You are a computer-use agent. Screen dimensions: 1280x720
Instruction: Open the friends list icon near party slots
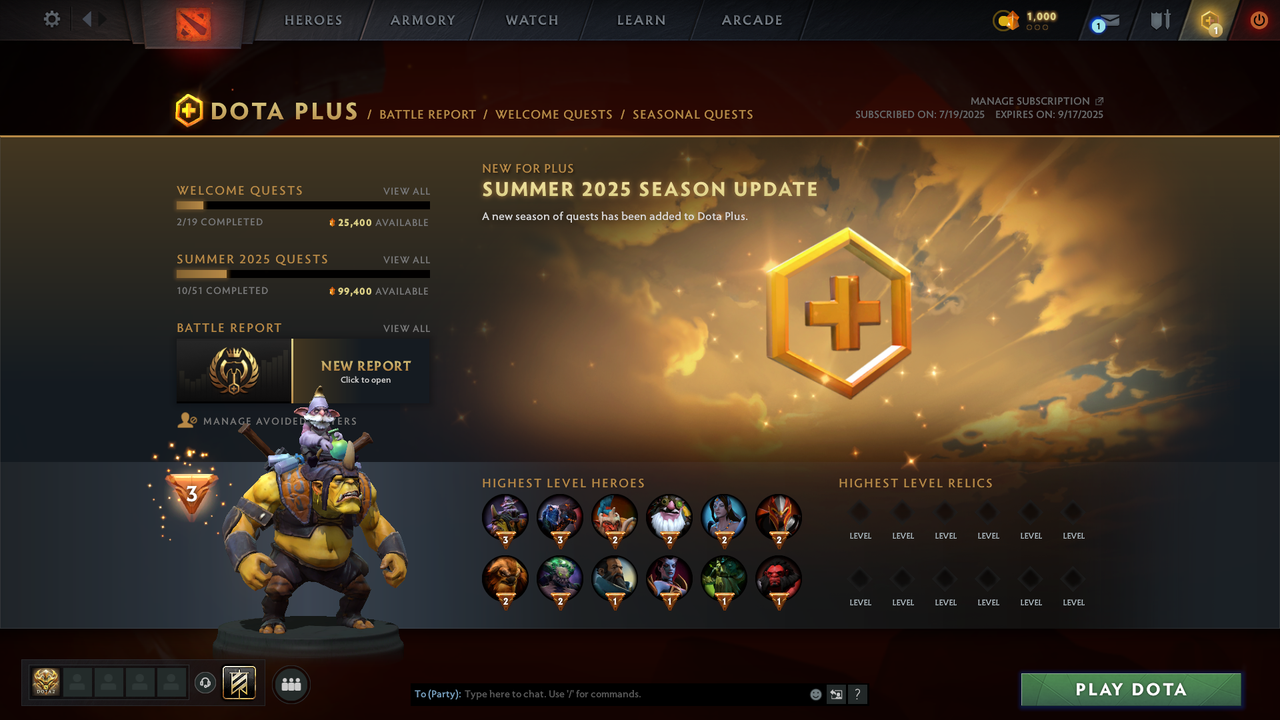[291, 684]
